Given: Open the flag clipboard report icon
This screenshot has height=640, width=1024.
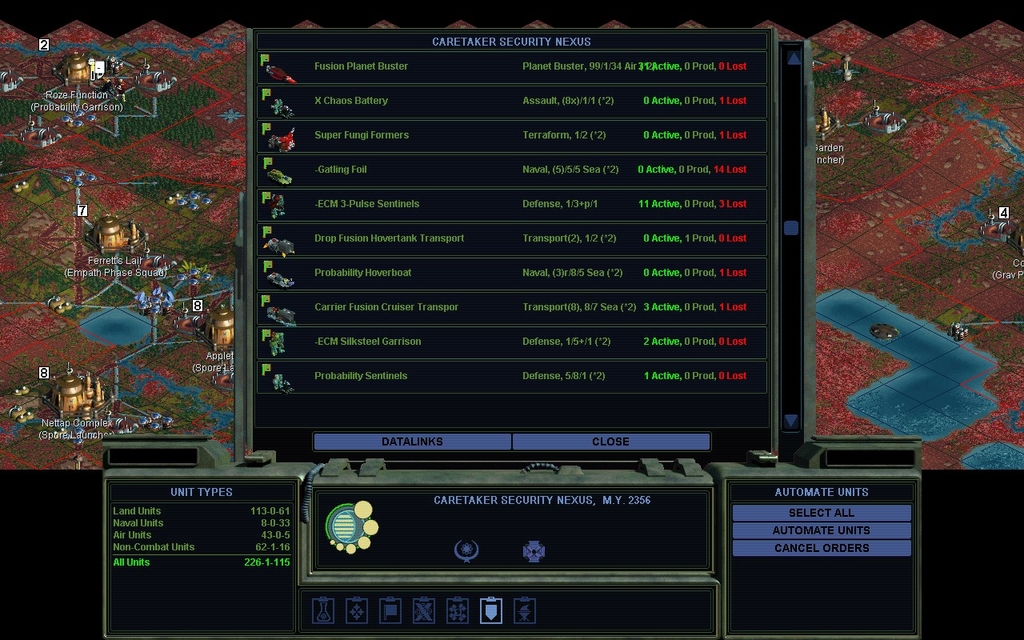Looking at the screenshot, I should (x=390, y=610).
